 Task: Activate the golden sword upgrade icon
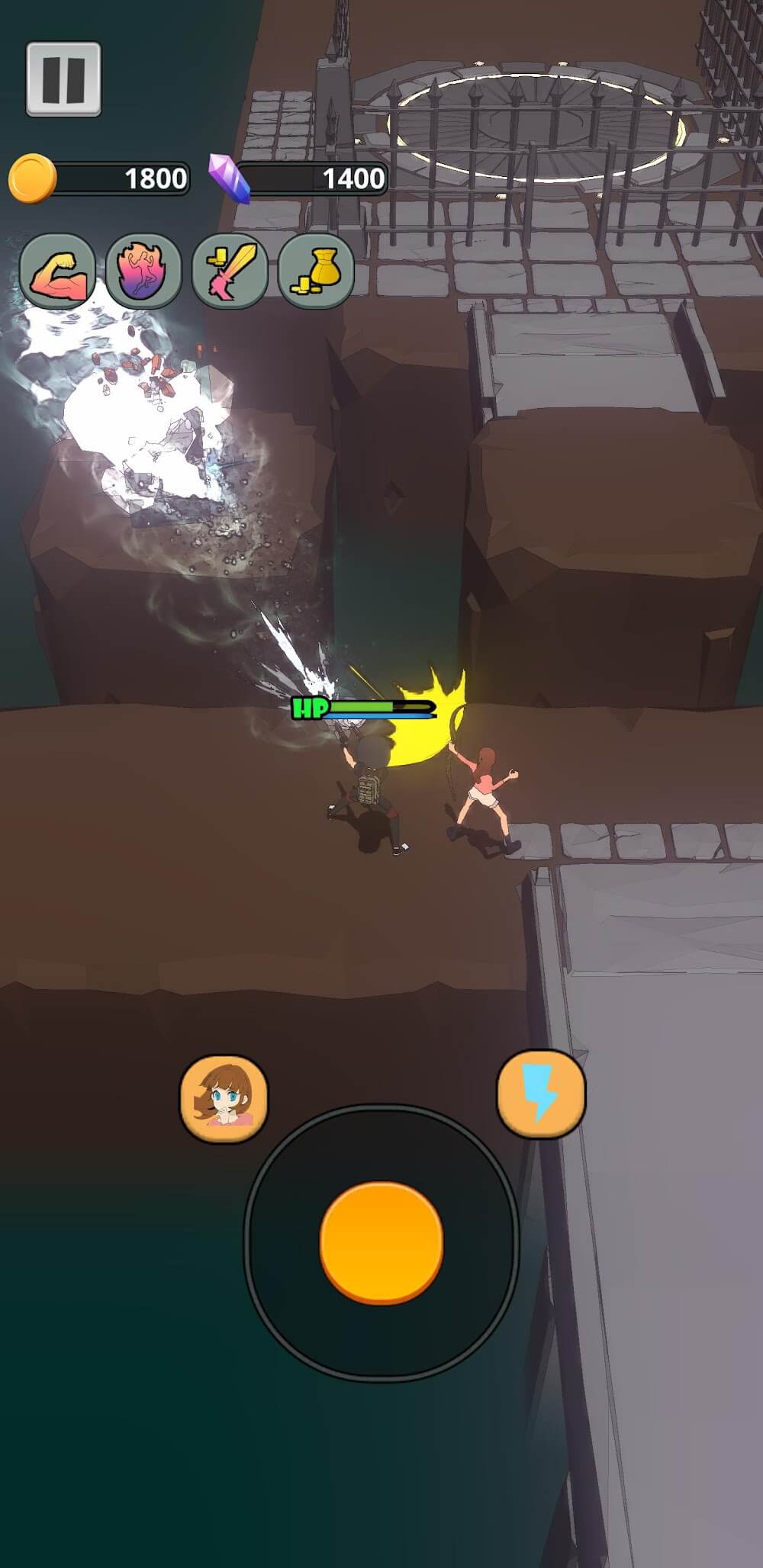tap(230, 272)
